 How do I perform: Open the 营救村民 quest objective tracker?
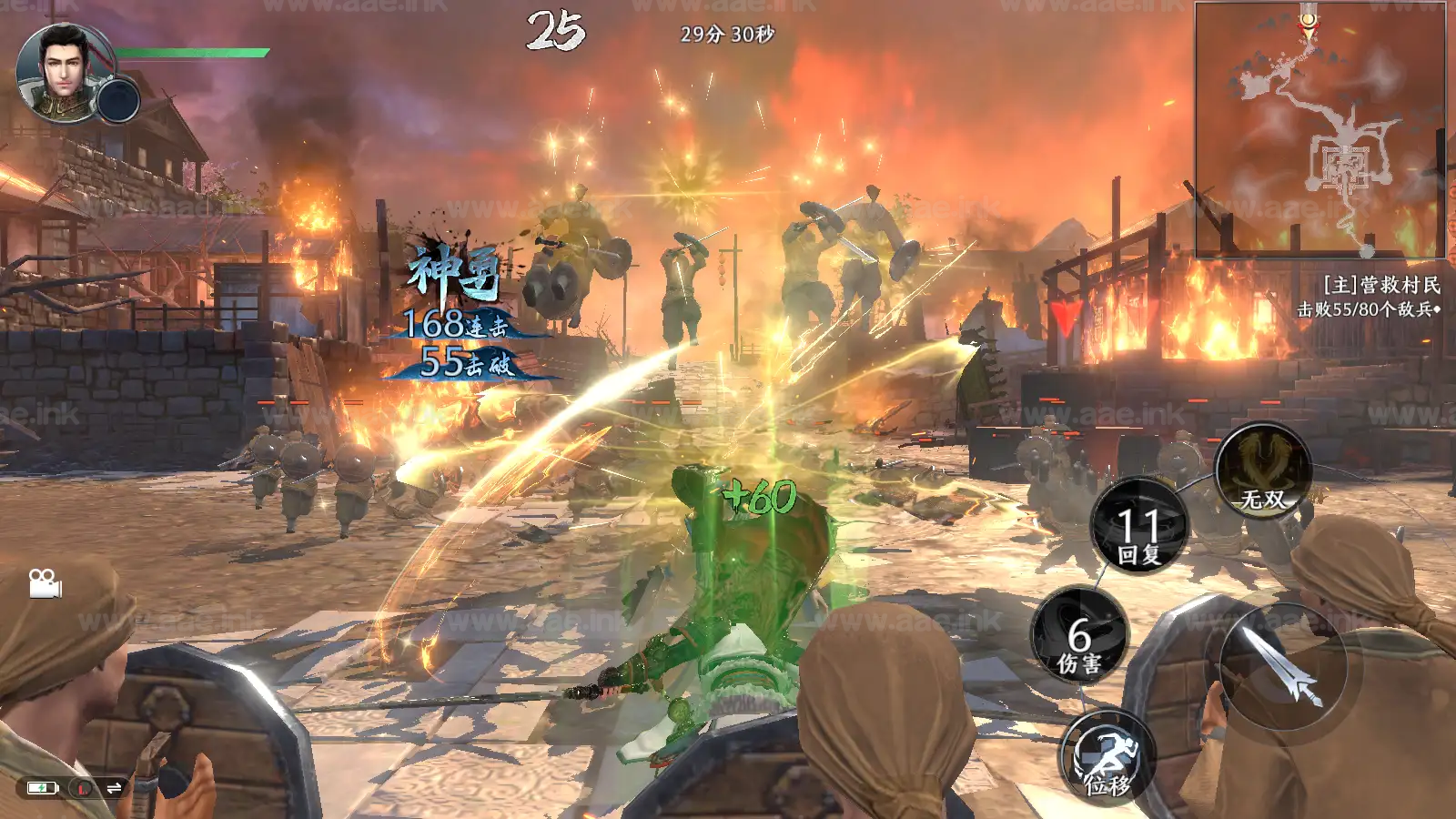pyautogui.click(x=1370, y=297)
